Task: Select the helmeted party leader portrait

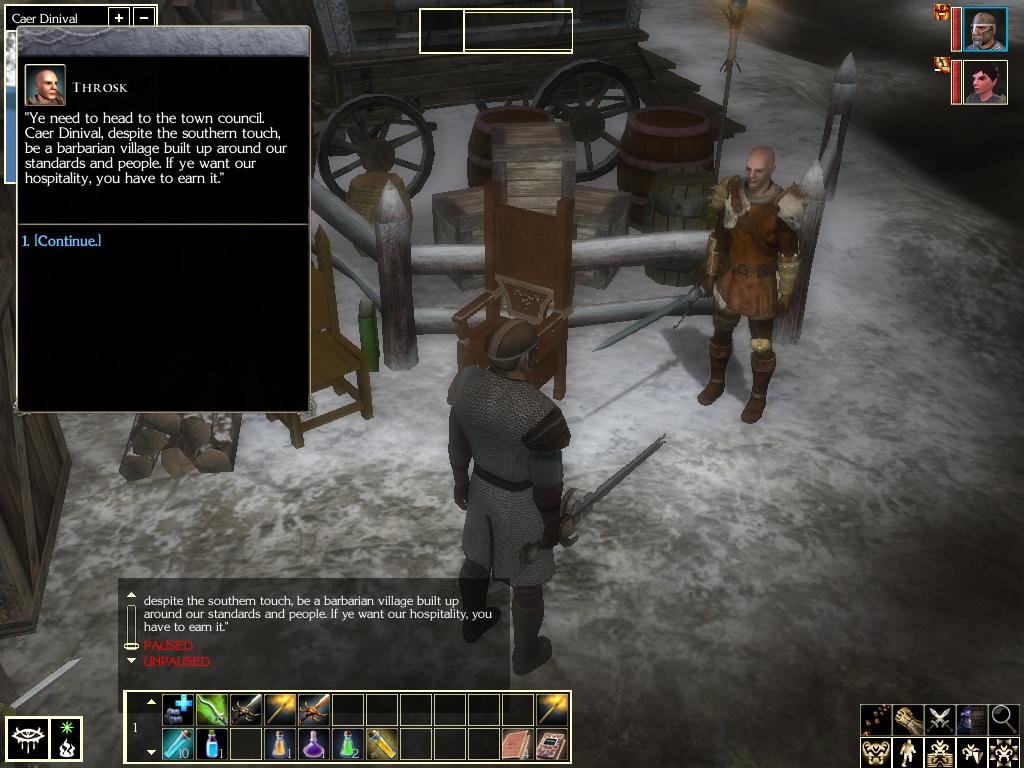Action: (x=985, y=29)
